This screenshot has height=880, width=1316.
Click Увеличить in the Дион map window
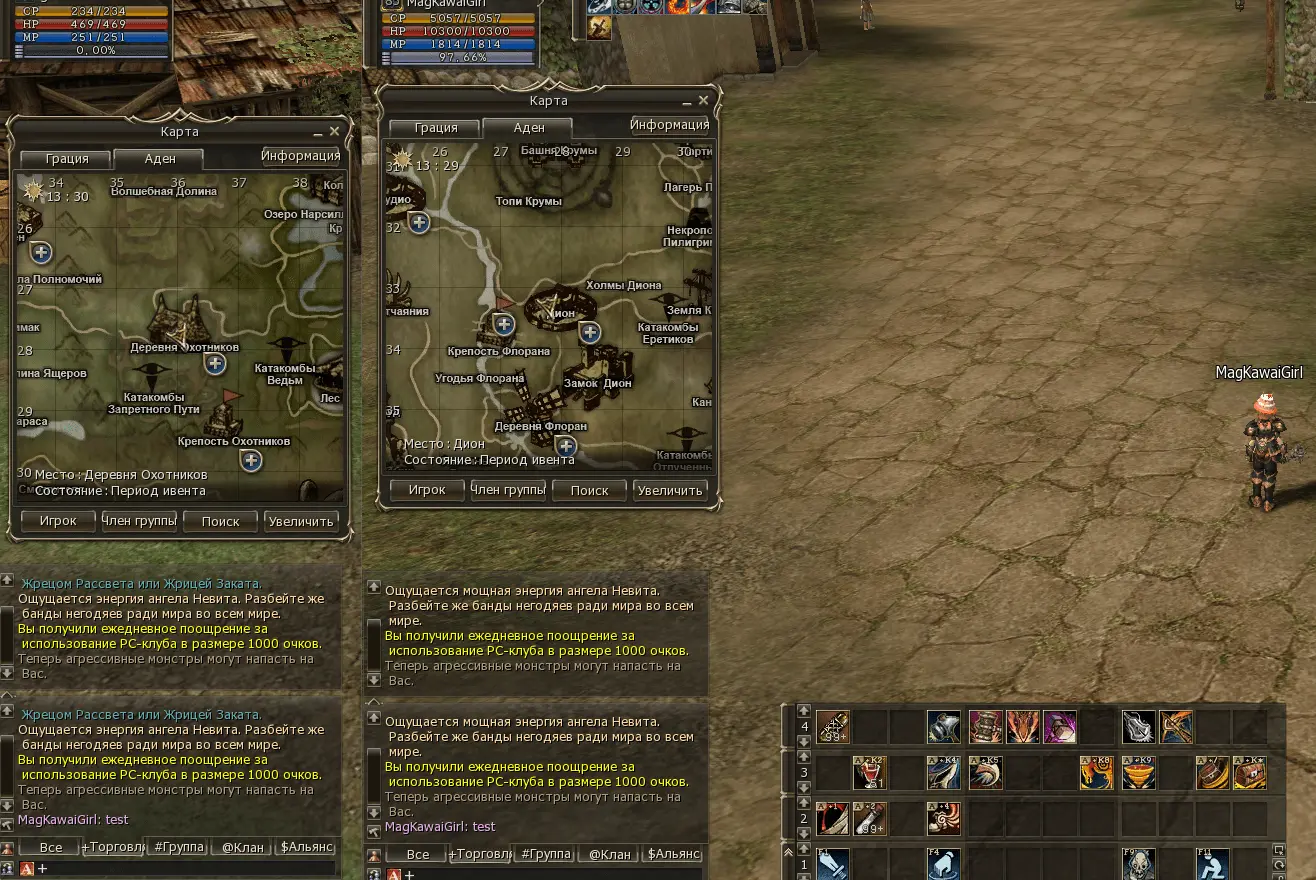(x=671, y=490)
